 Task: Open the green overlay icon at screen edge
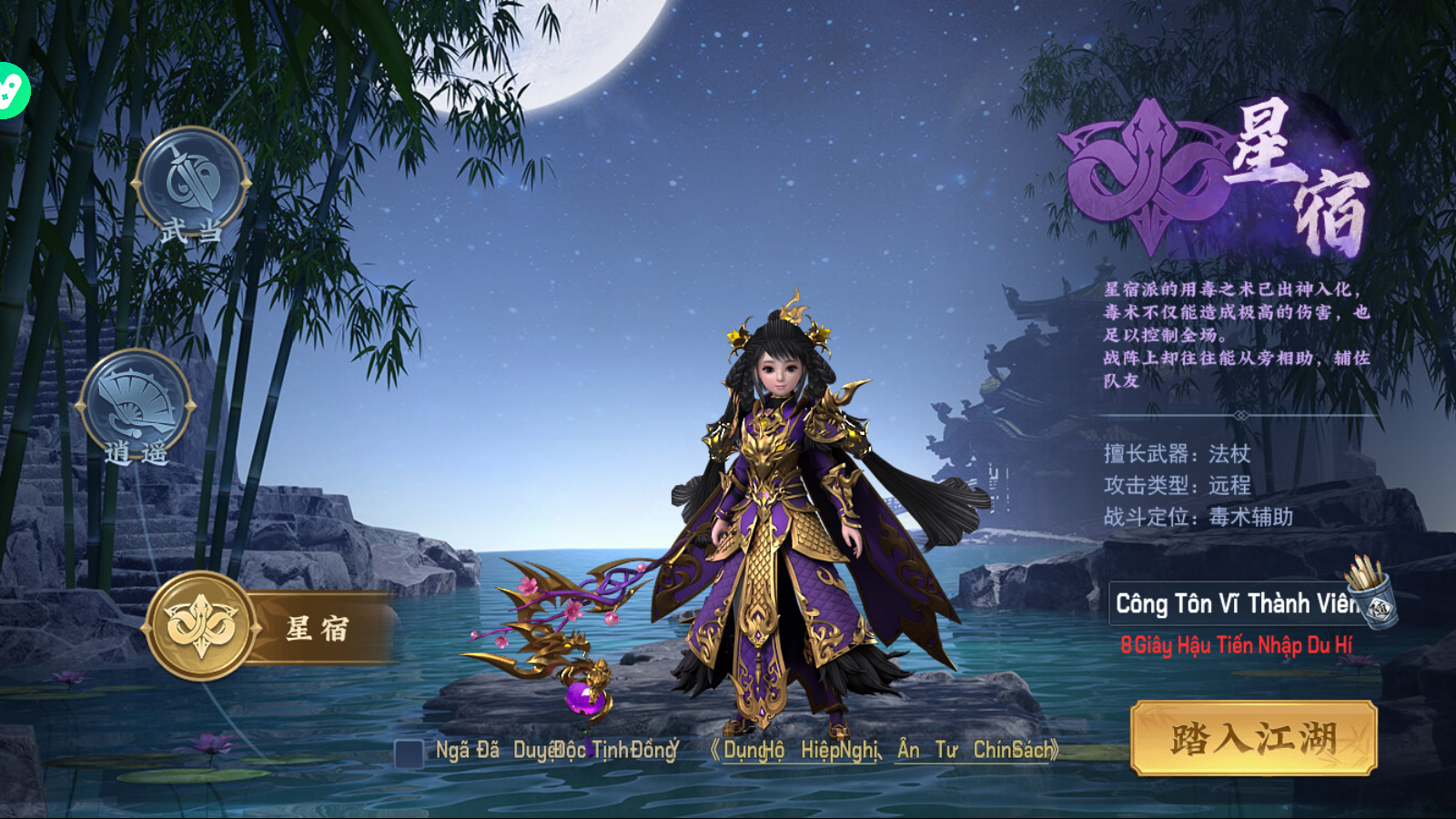[x=11, y=90]
